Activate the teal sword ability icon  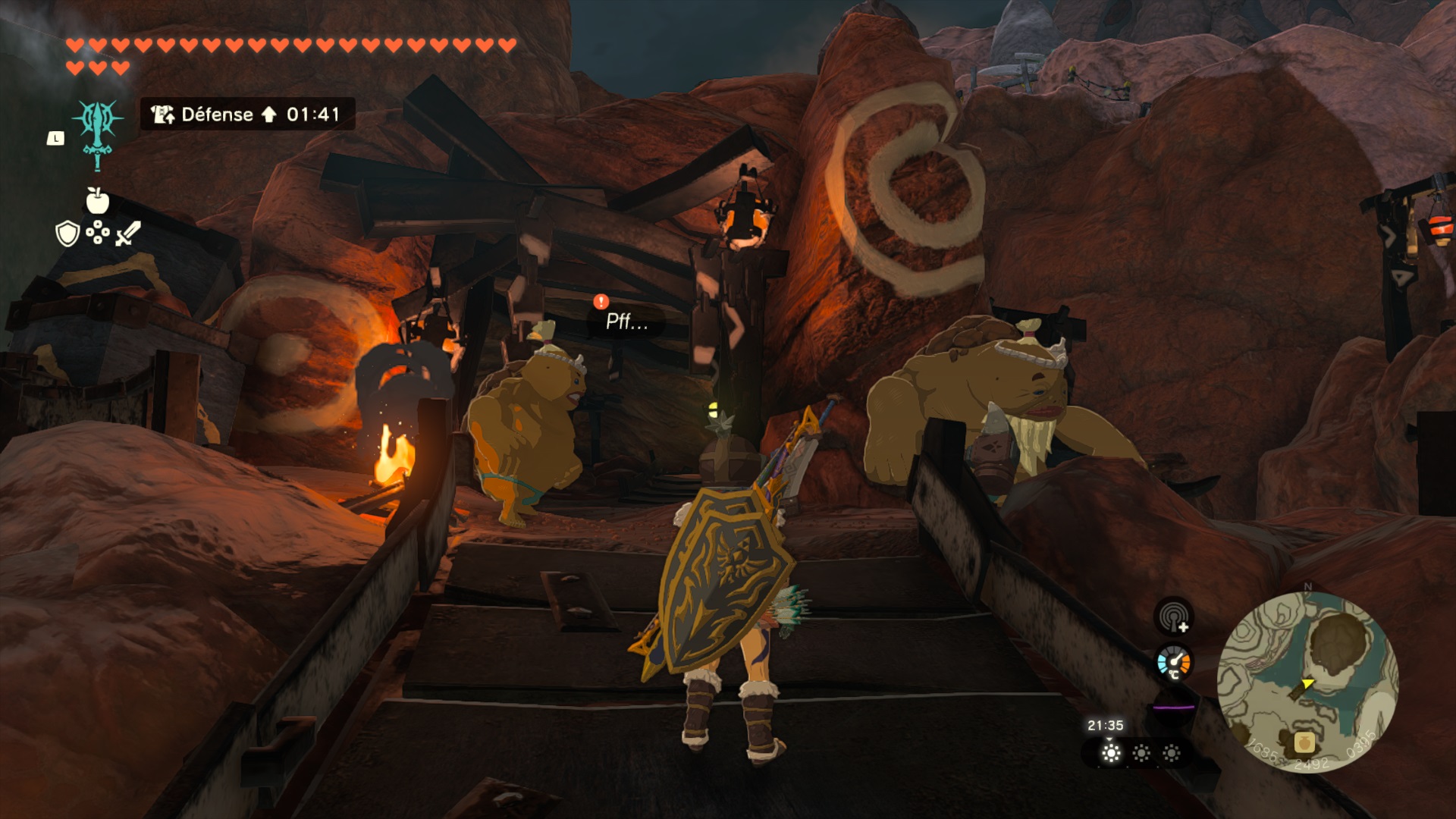(98, 133)
